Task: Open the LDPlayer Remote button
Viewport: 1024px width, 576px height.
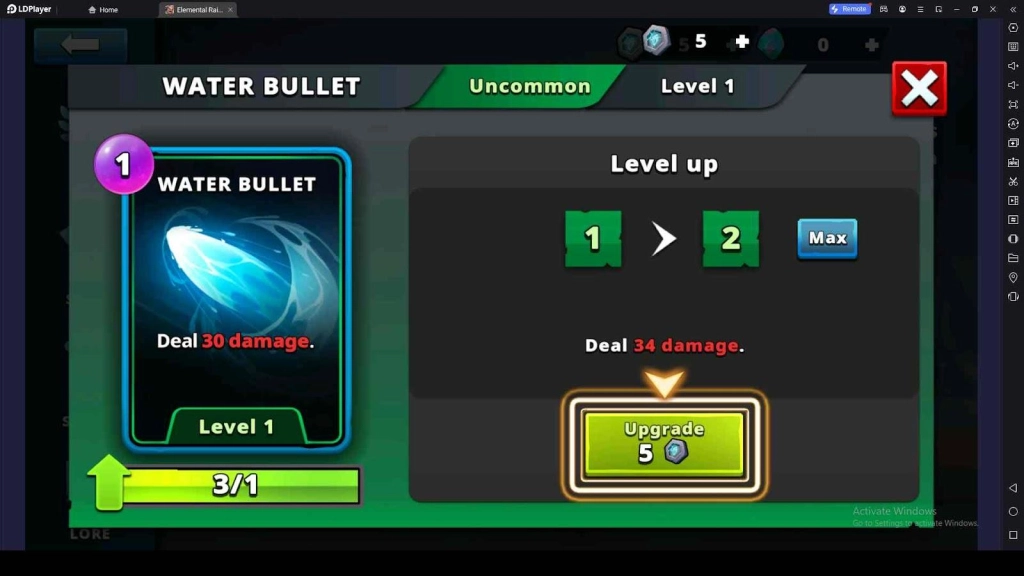Action: pos(849,9)
